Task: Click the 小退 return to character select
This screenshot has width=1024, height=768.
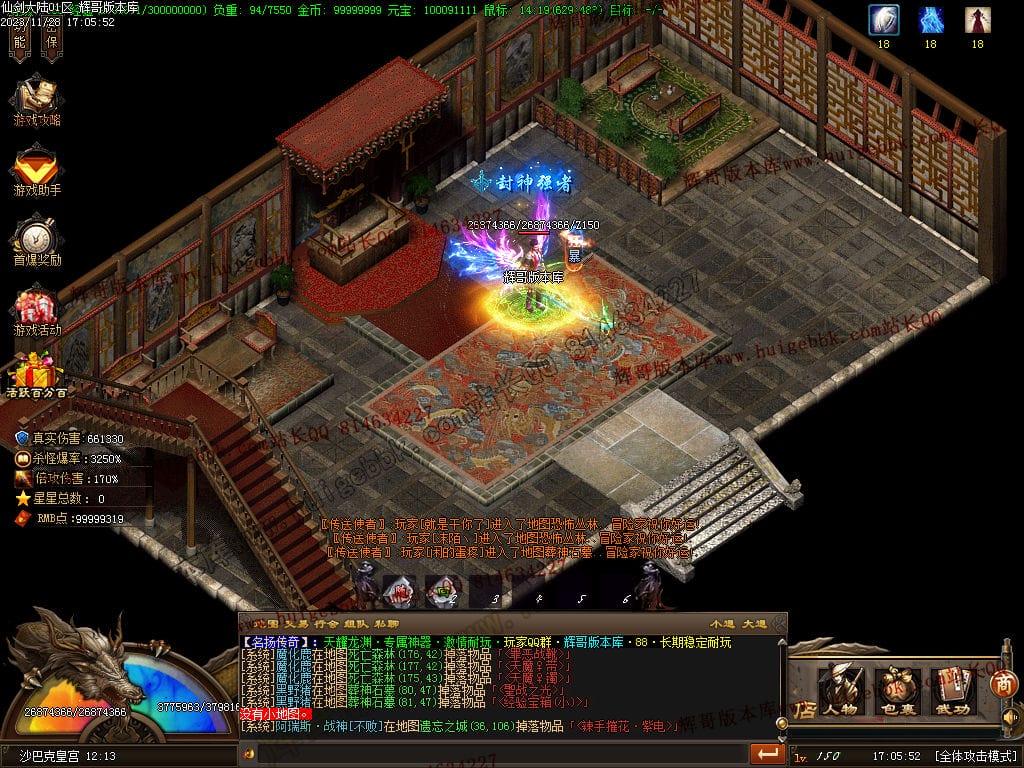Action: pos(721,624)
